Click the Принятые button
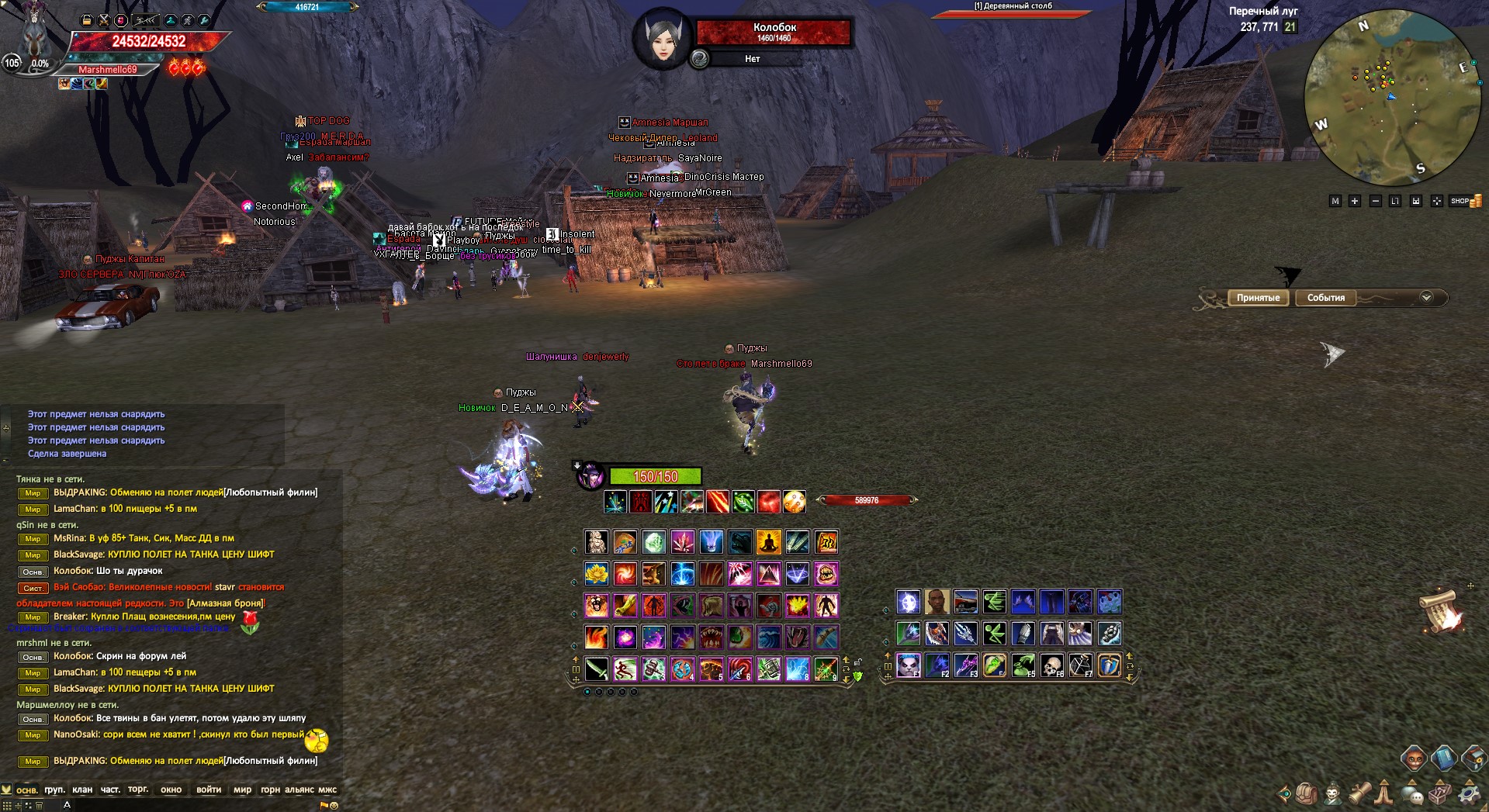The width and height of the screenshot is (1489, 812). coord(1259,298)
